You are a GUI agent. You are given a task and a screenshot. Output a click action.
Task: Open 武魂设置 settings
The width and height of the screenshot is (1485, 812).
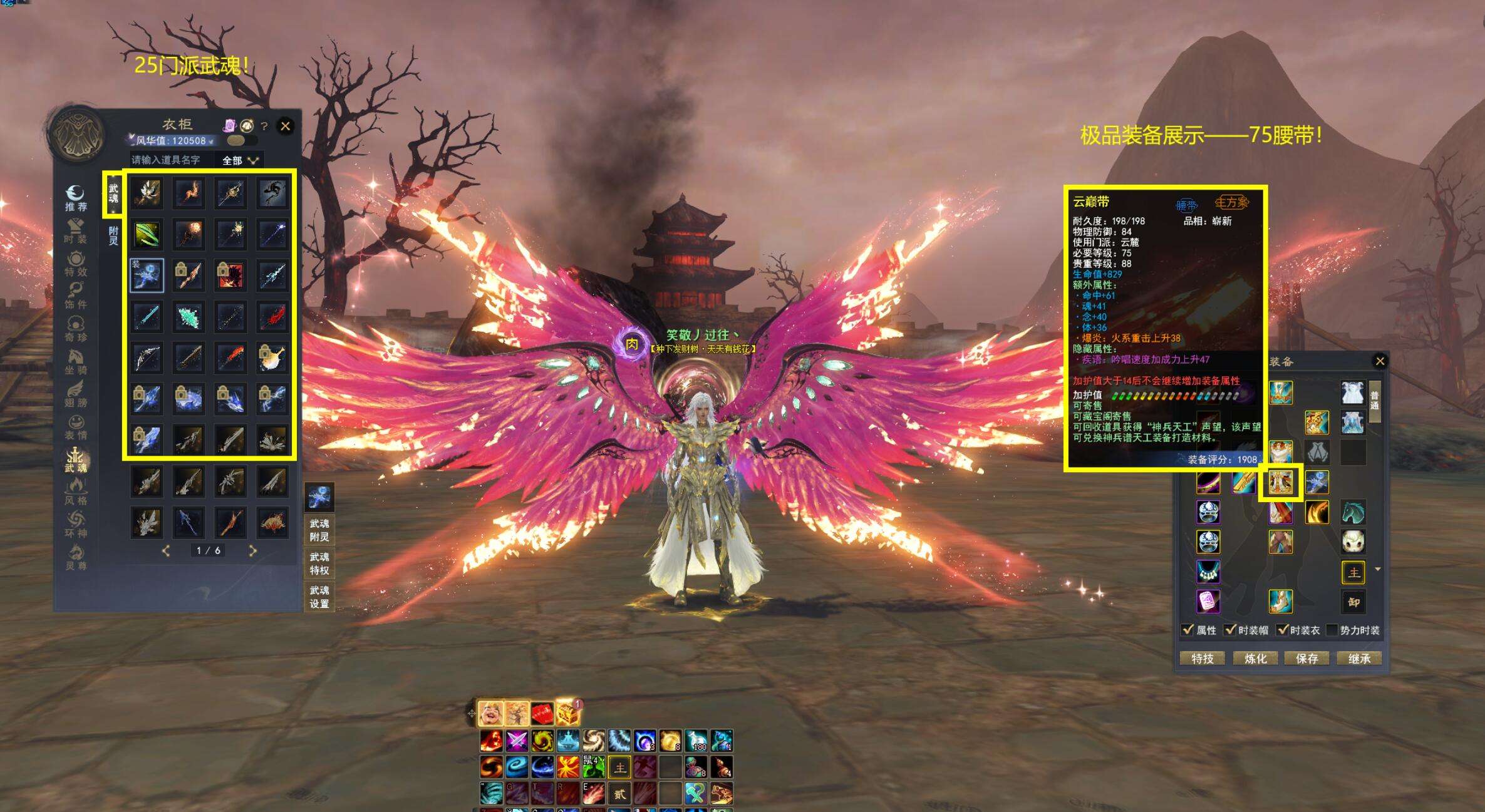tap(319, 597)
